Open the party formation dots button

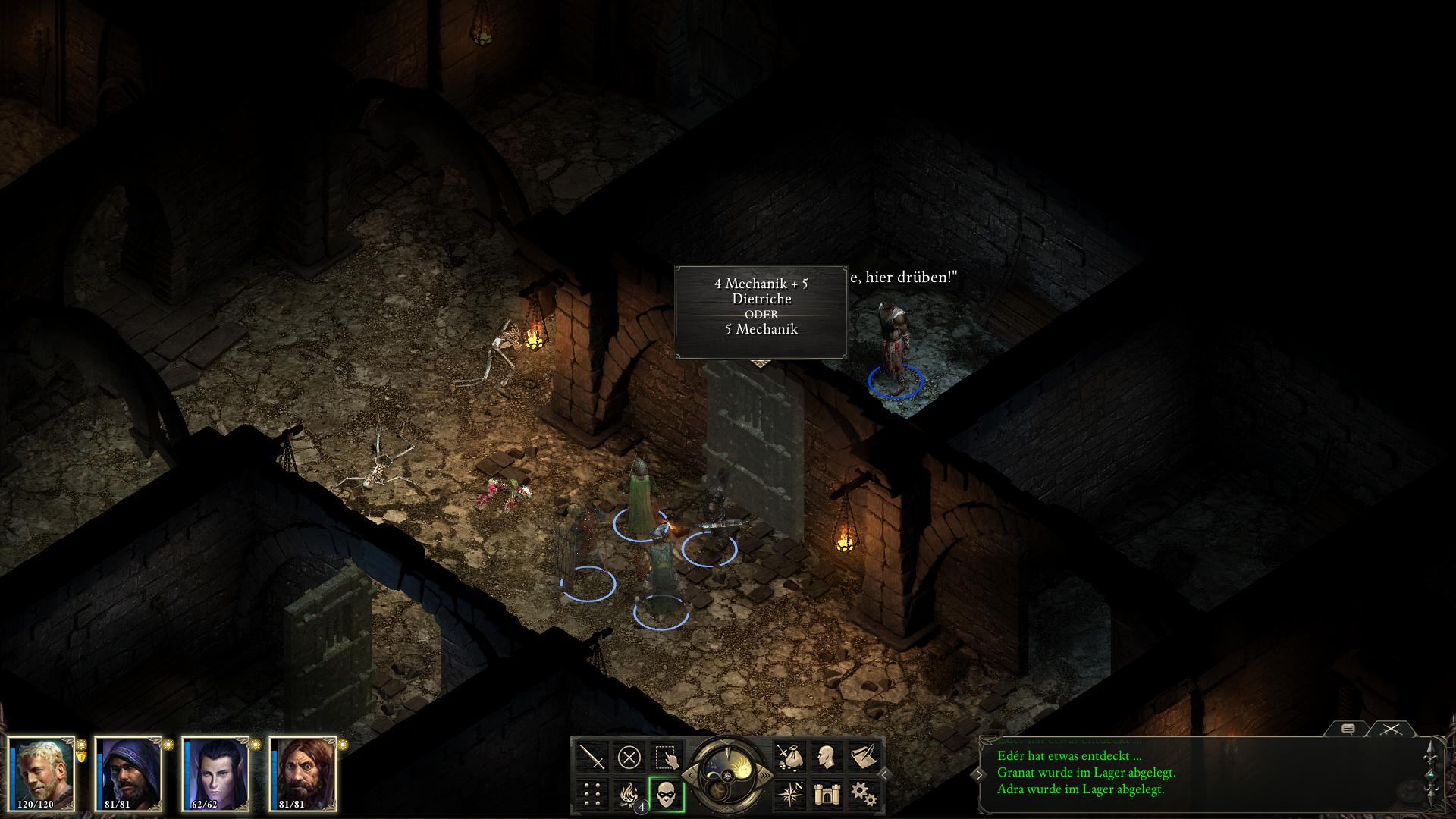point(592,794)
